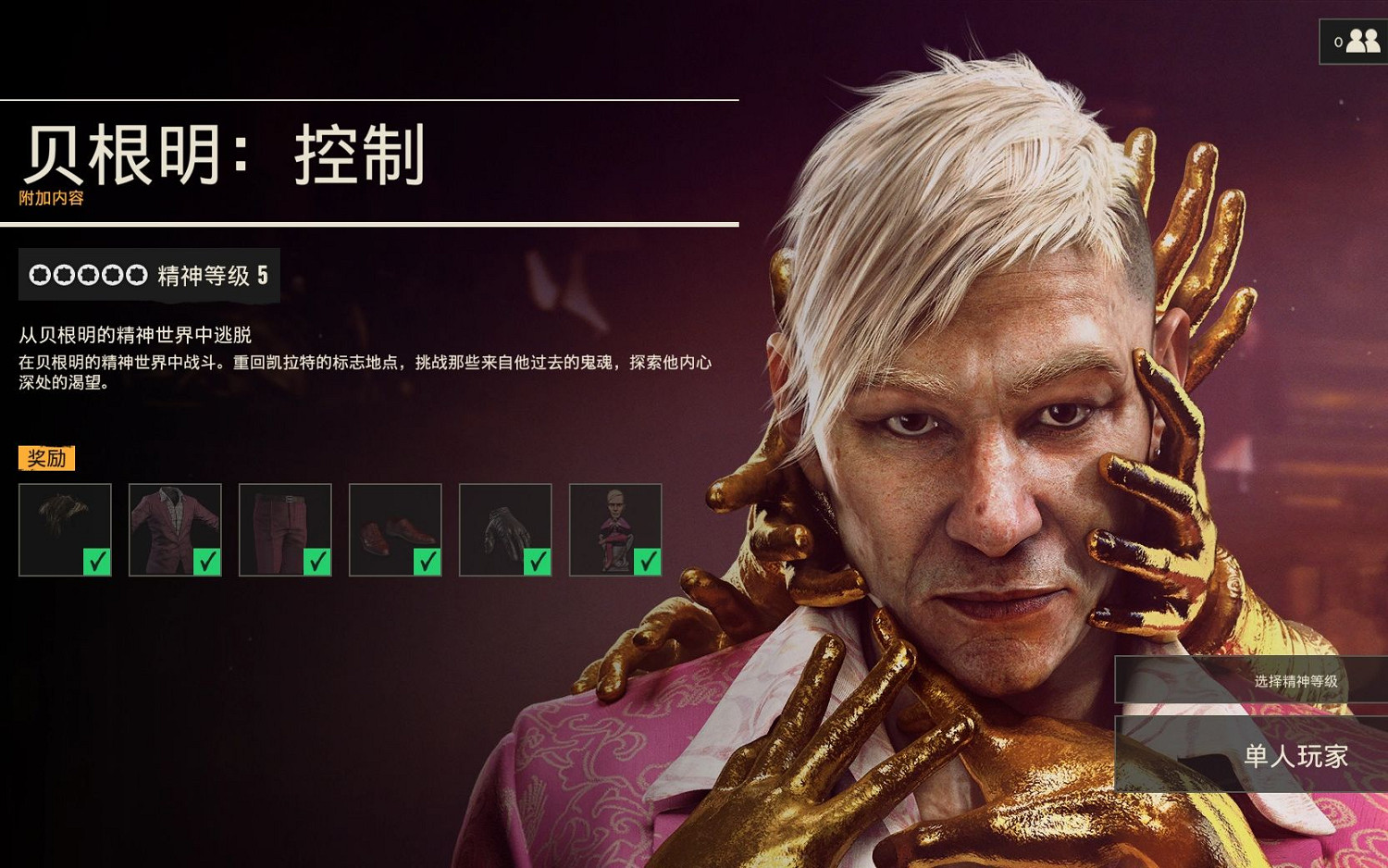
Task: Click the Pagan Min figurine reward
Action: (615, 526)
